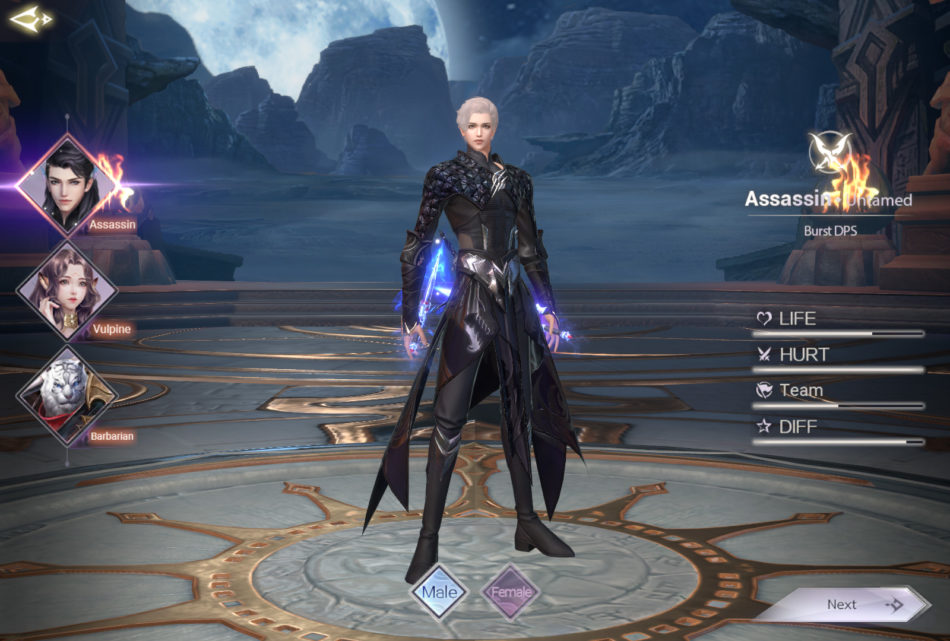
Task: Switch to the Female gender option
Action: [x=511, y=592]
